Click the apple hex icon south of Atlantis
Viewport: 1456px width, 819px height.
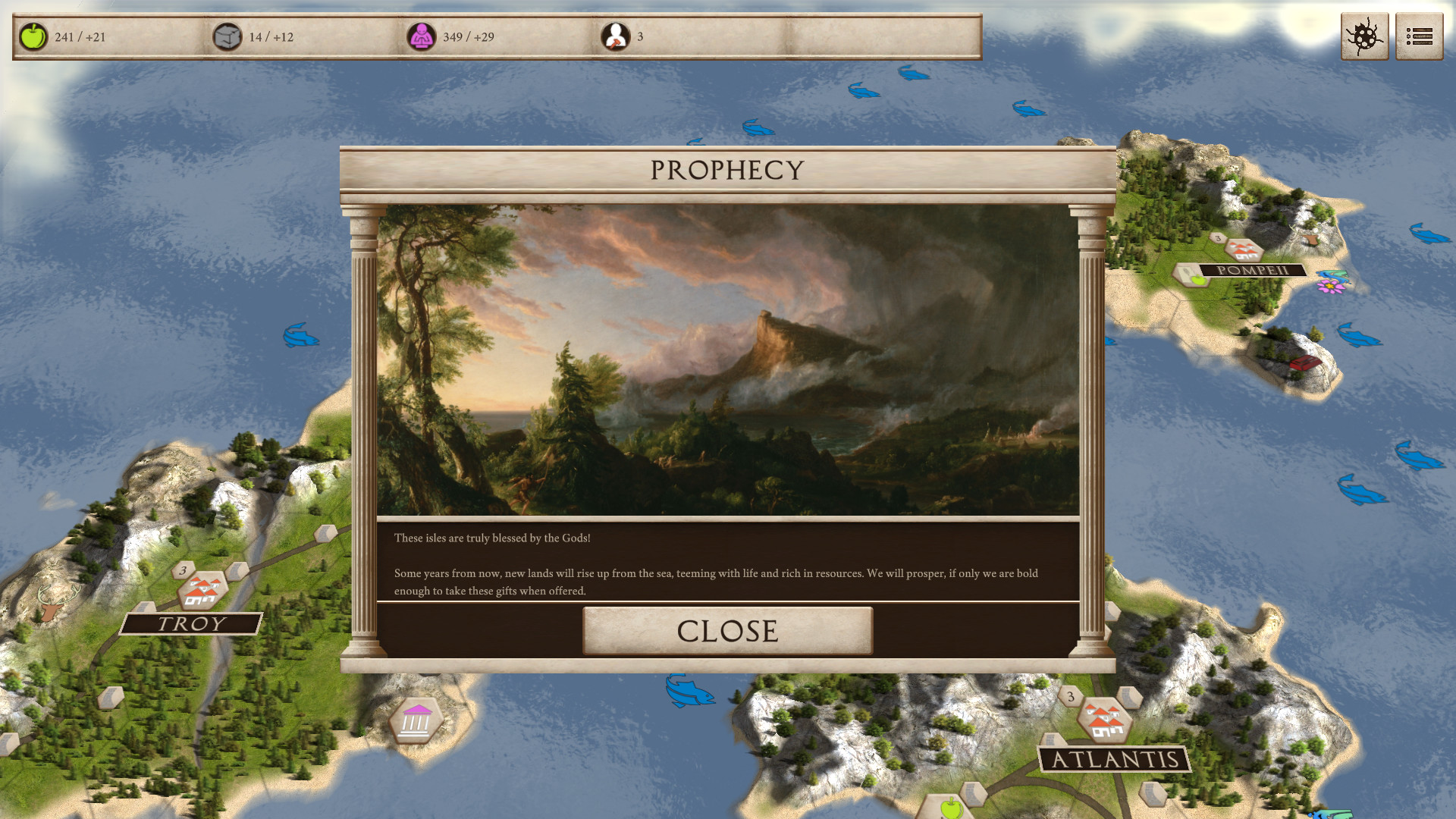951,808
